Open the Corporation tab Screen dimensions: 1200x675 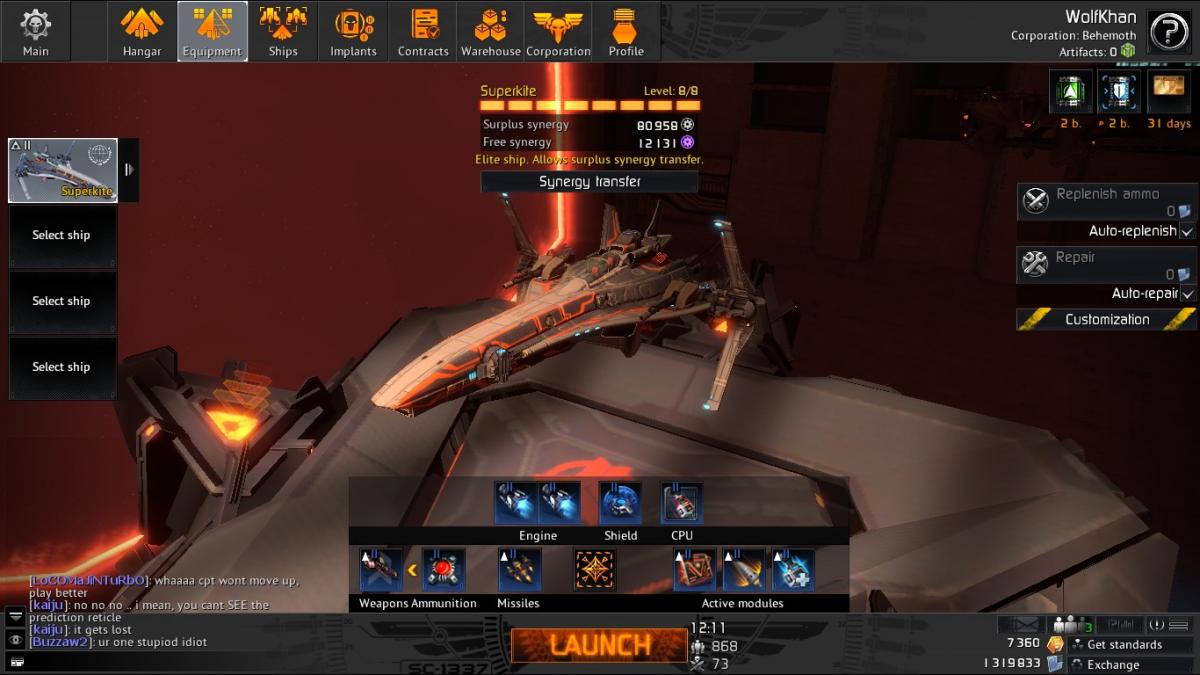pyautogui.click(x=558, y=32)
